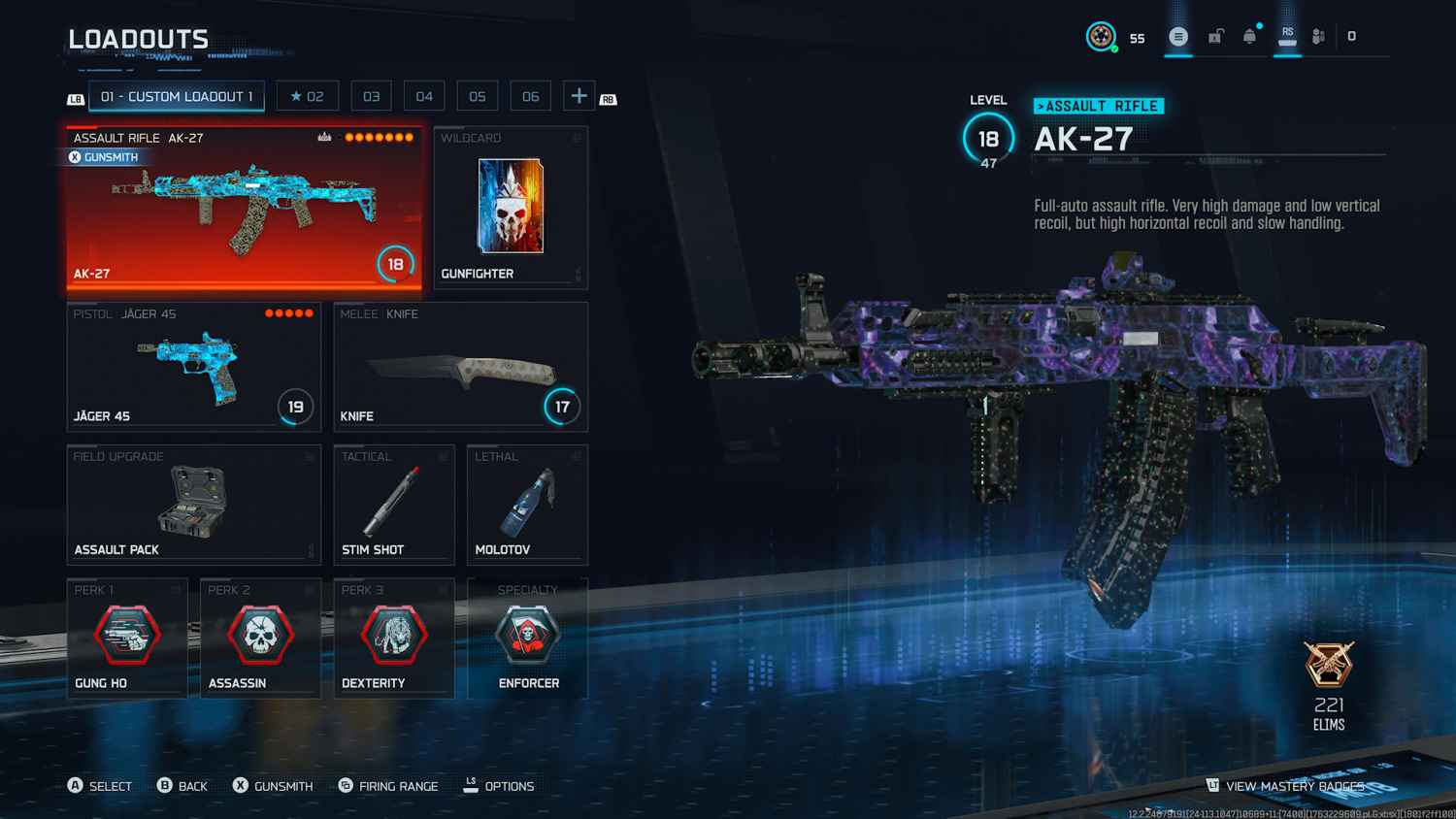Choose the Assassin perk skull icon

[260, 636]
